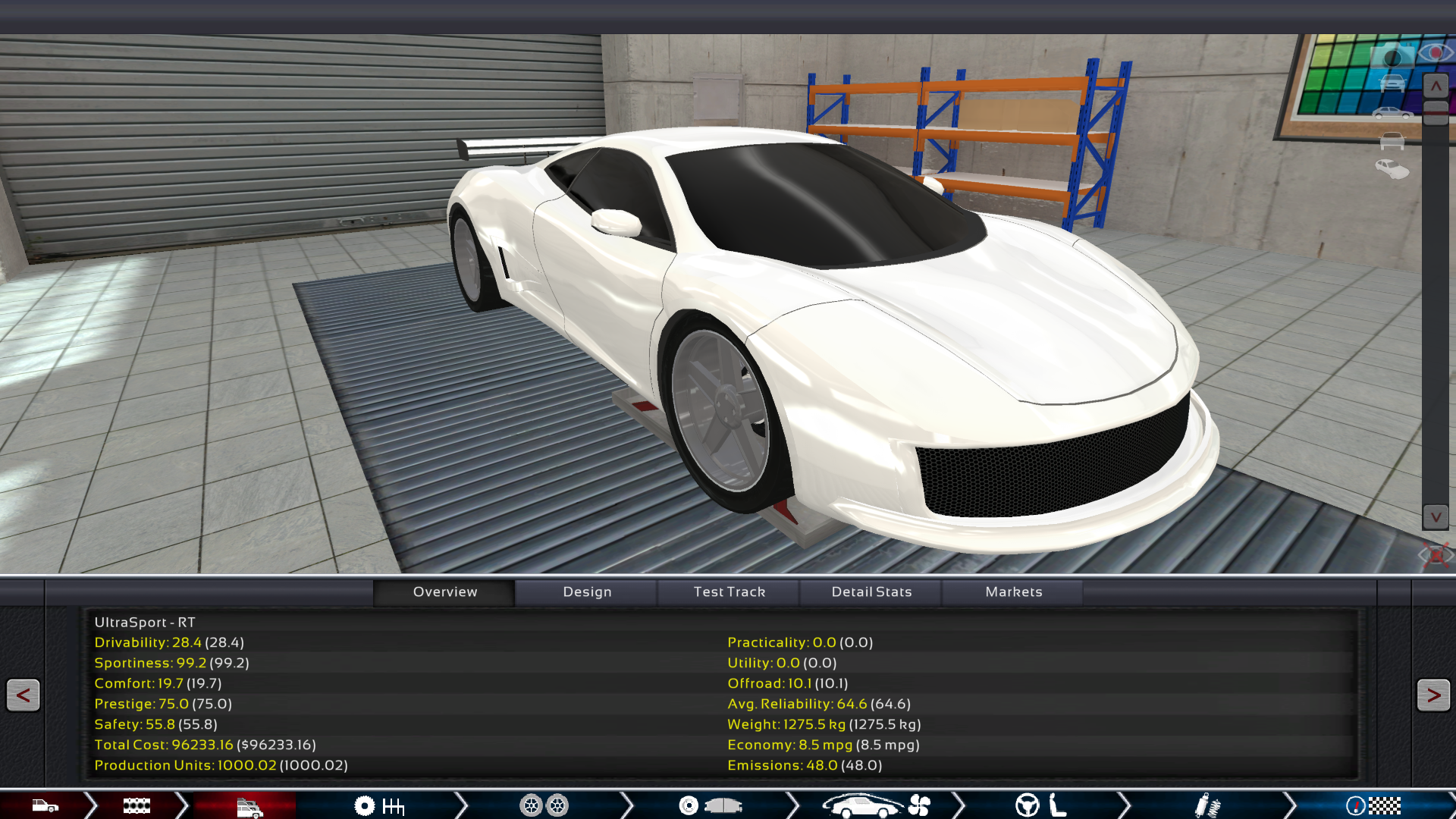Open the engine block section

click(x=136, y=805)
